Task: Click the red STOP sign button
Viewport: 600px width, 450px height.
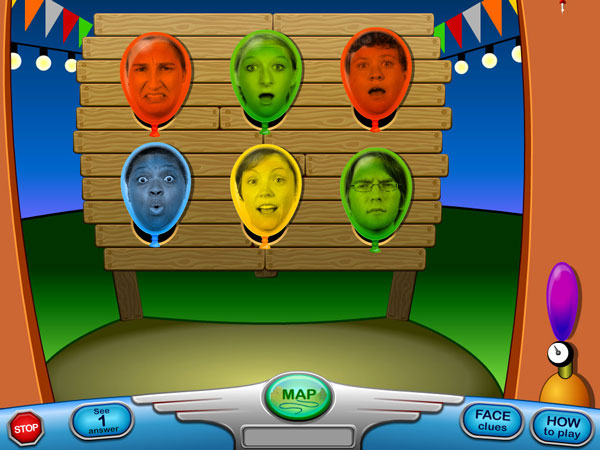Action: (26, 427)
